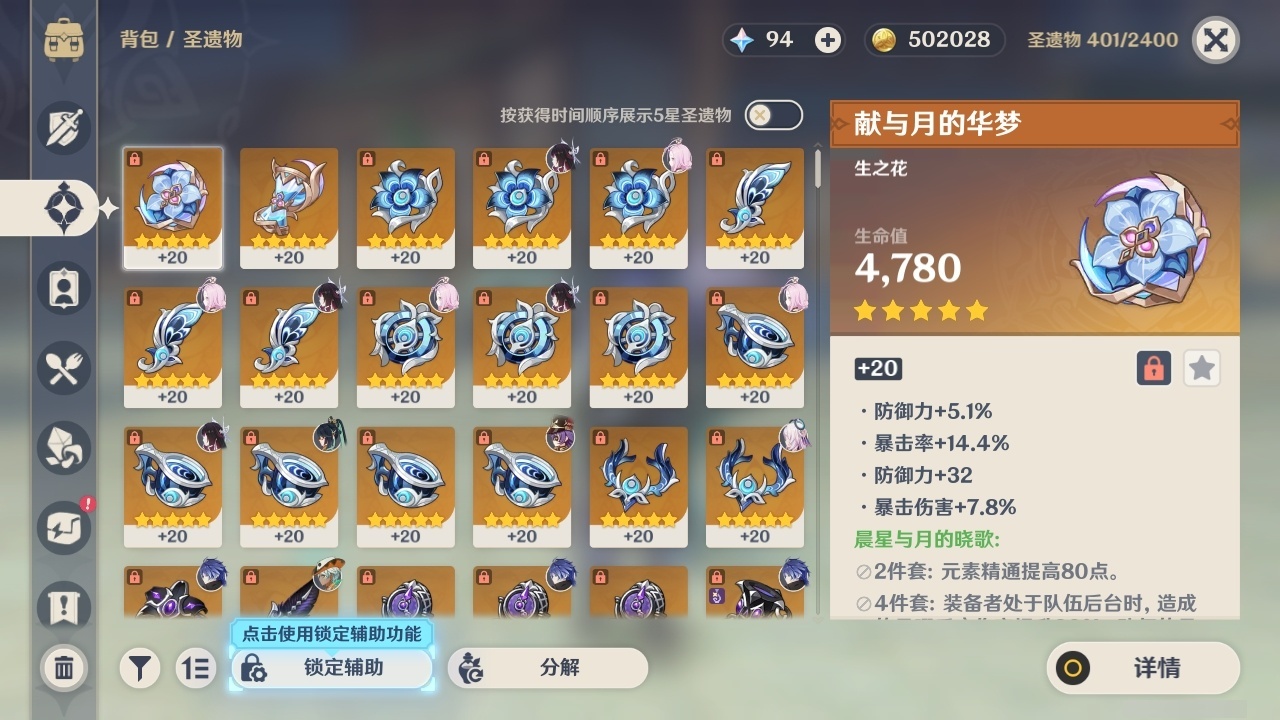Select the butterfly-shaped plume artifact thumbnail

(x=755, y=205)
